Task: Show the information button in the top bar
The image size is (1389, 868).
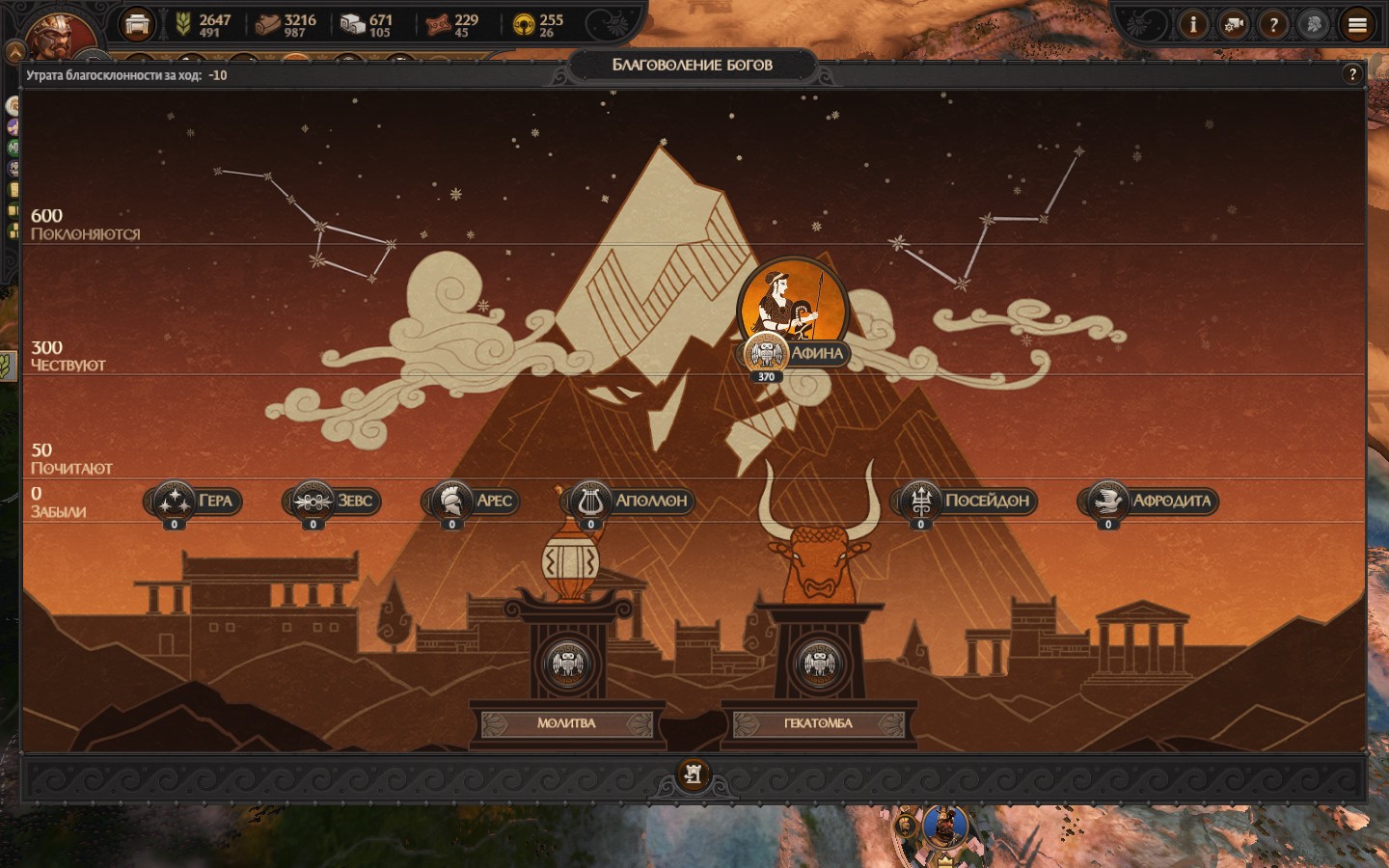Action: [x=1193, y=25]
